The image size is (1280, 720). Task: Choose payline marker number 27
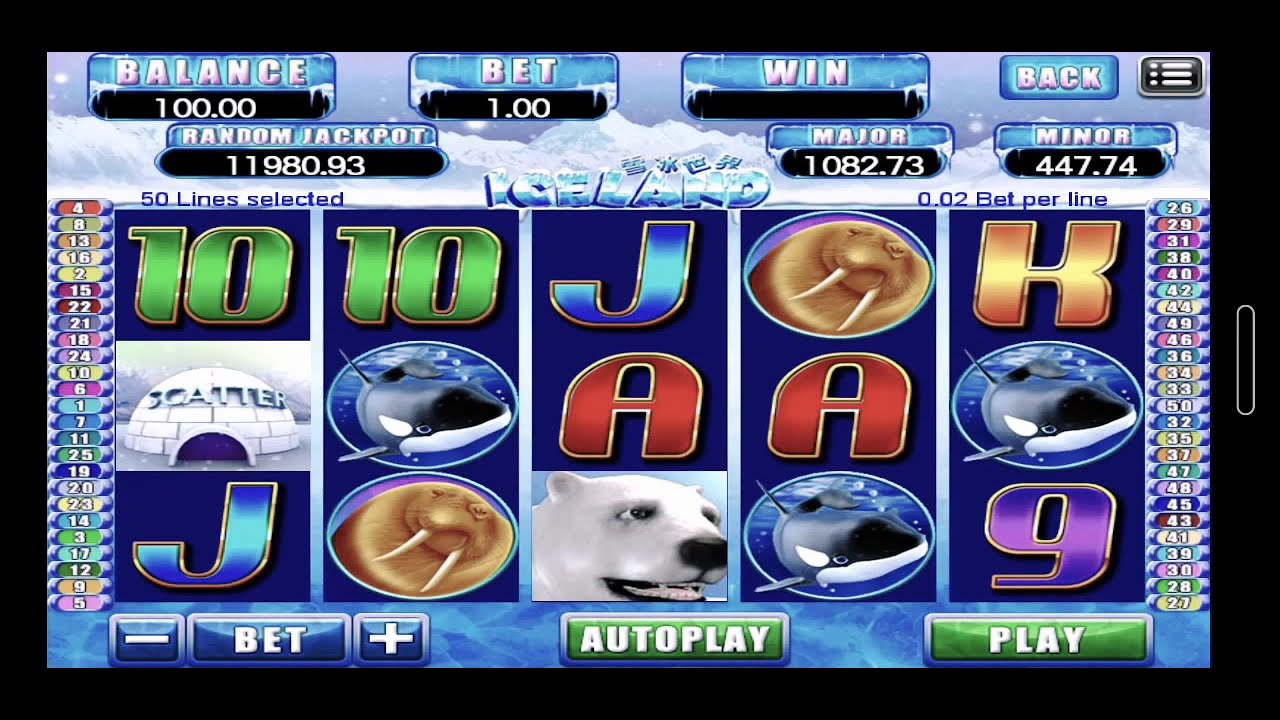click(1179, 603)
